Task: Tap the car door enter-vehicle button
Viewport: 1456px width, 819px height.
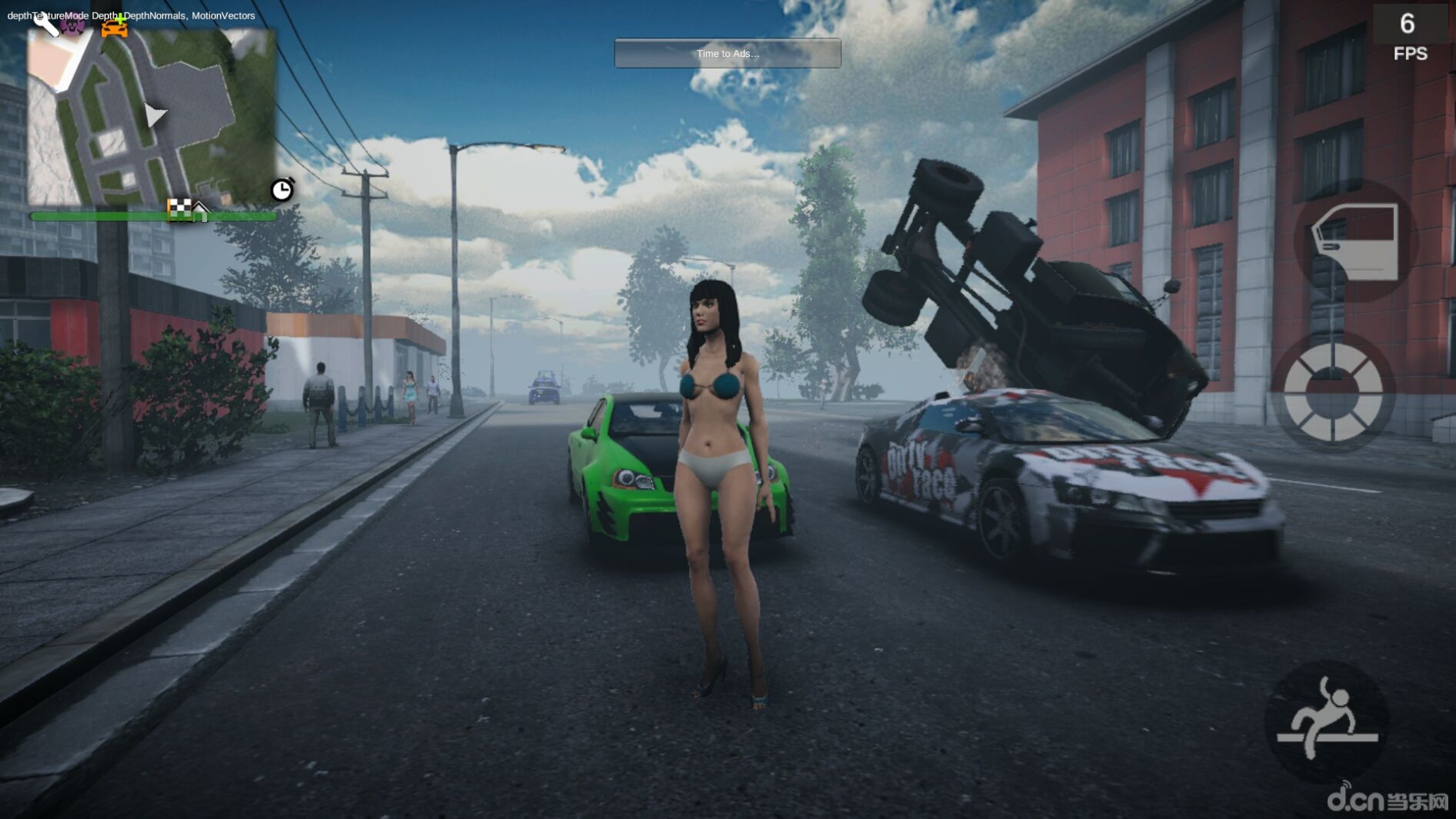Action: coord(1355,241)
